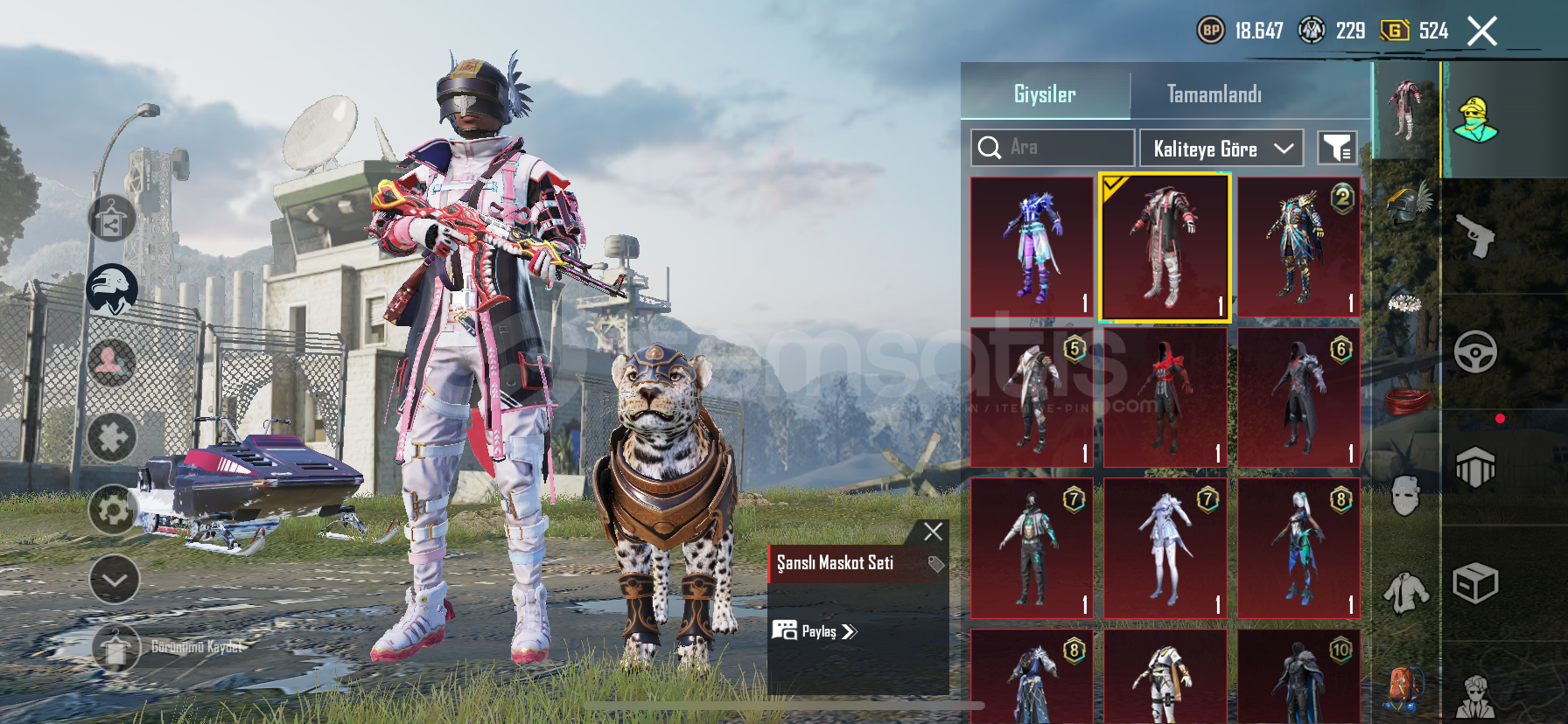
Task: Select the blue-purple outfit thumbnail
Action: 1032,247
